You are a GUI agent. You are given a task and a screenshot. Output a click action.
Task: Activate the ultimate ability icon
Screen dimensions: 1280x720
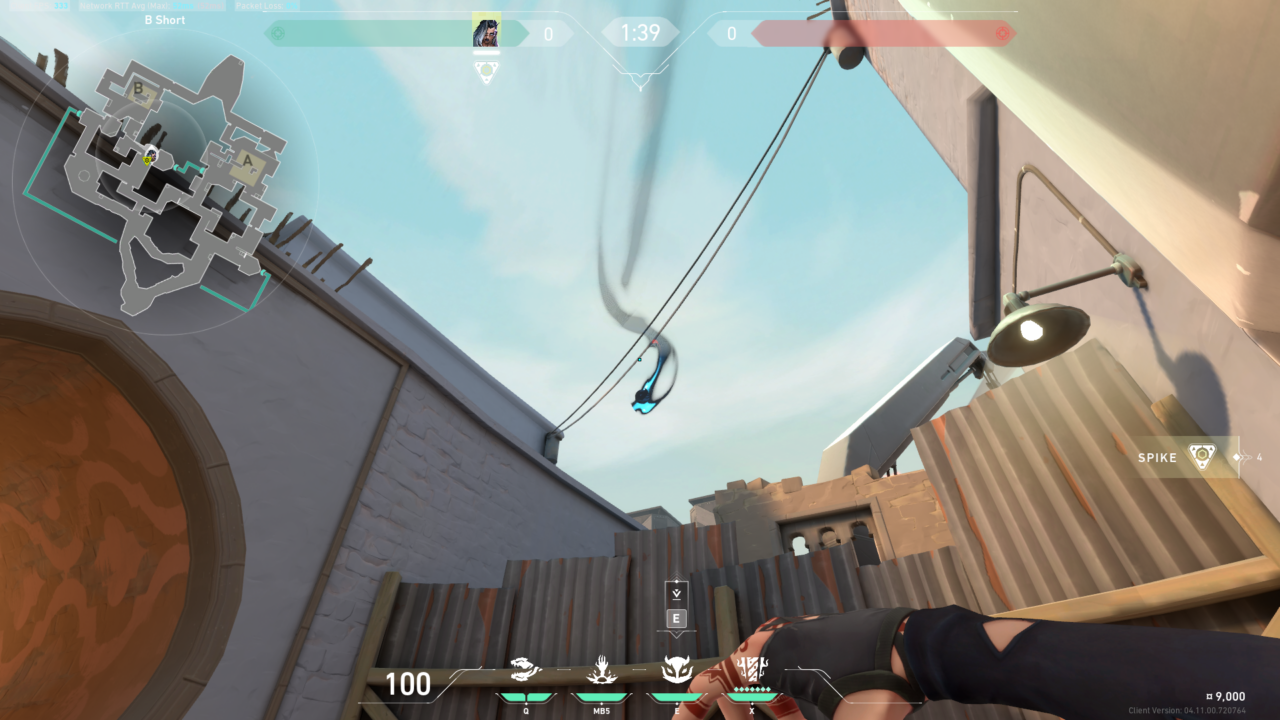[750, 669]
